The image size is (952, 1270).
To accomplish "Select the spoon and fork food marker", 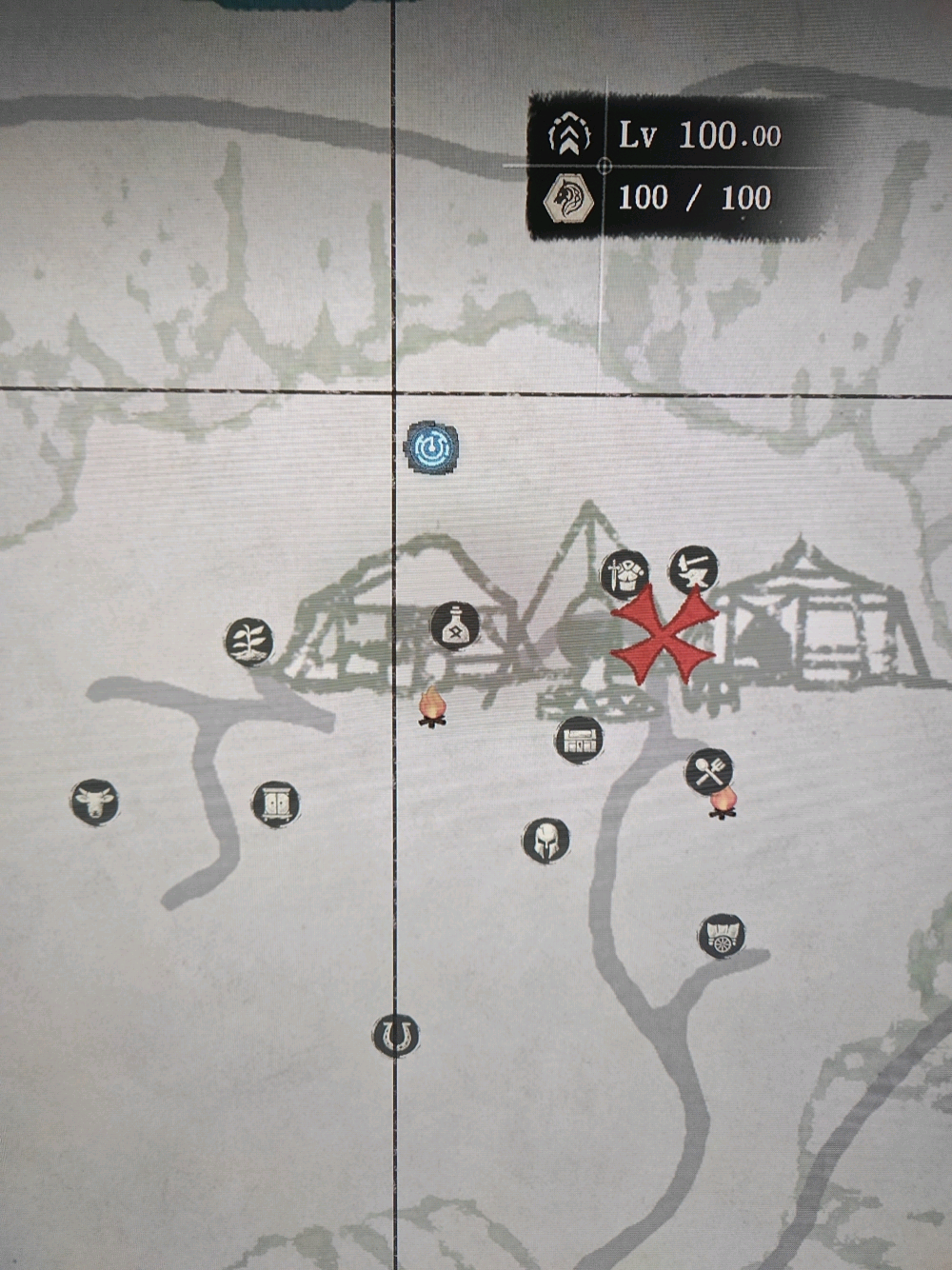I will [x=709, y=771].
